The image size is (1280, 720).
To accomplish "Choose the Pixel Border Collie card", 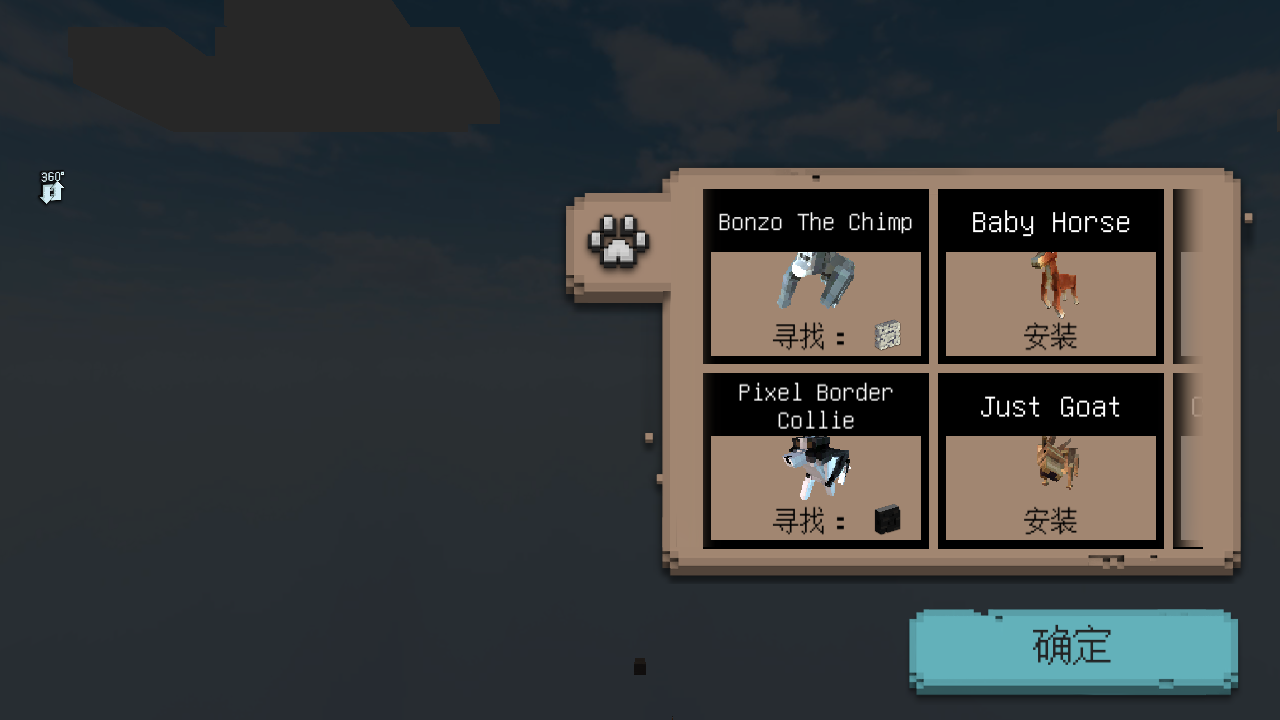I will coord(815,460).
